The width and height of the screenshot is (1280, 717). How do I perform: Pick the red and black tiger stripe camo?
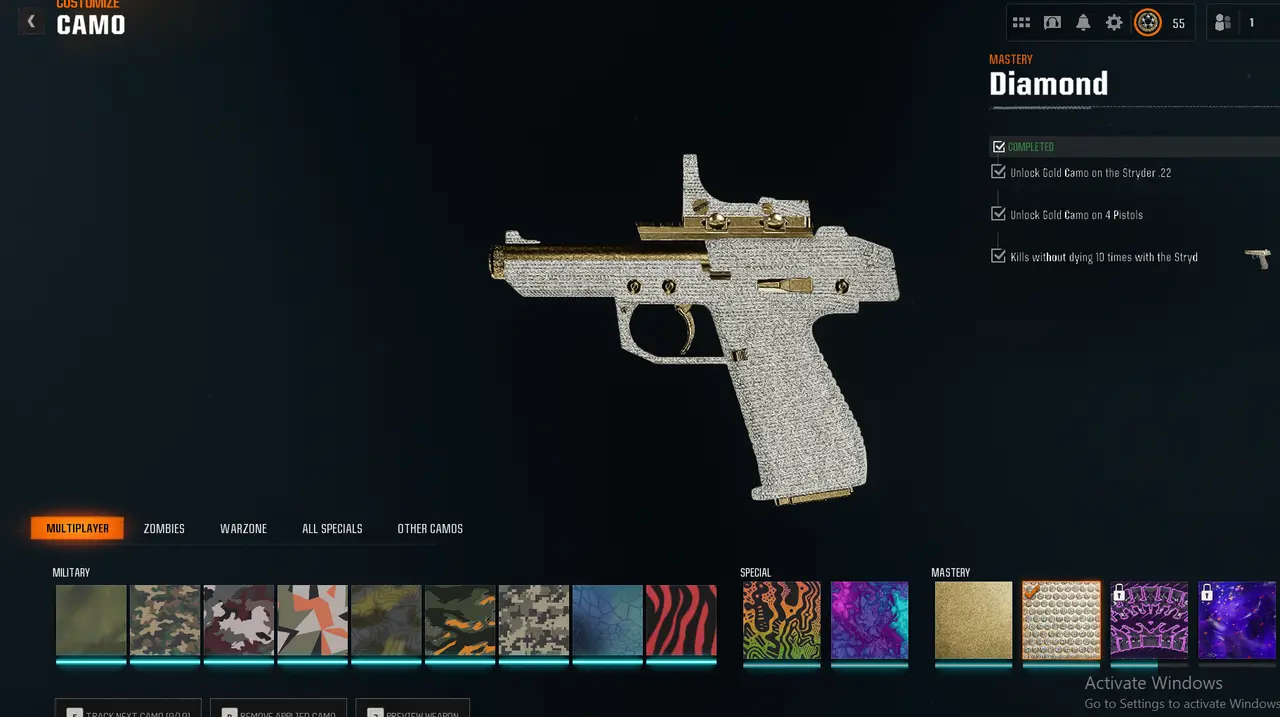click(681, 620)
